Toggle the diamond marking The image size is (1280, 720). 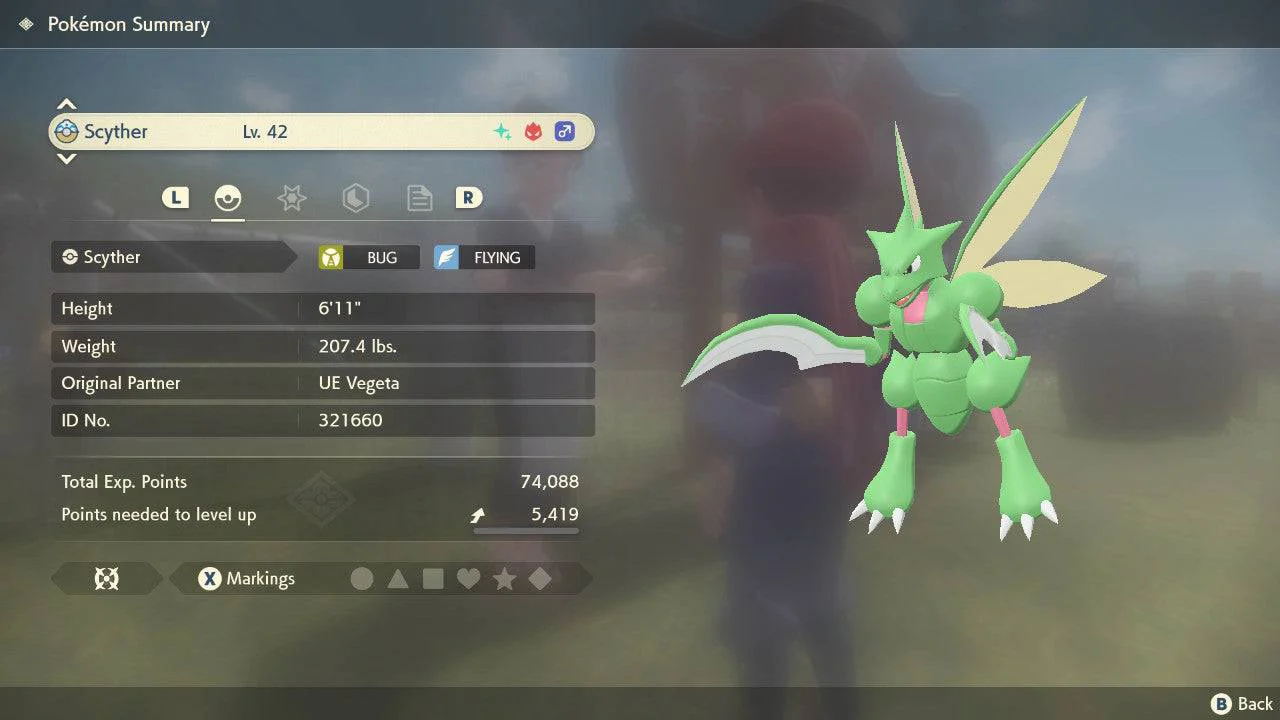tap(540, 579)
